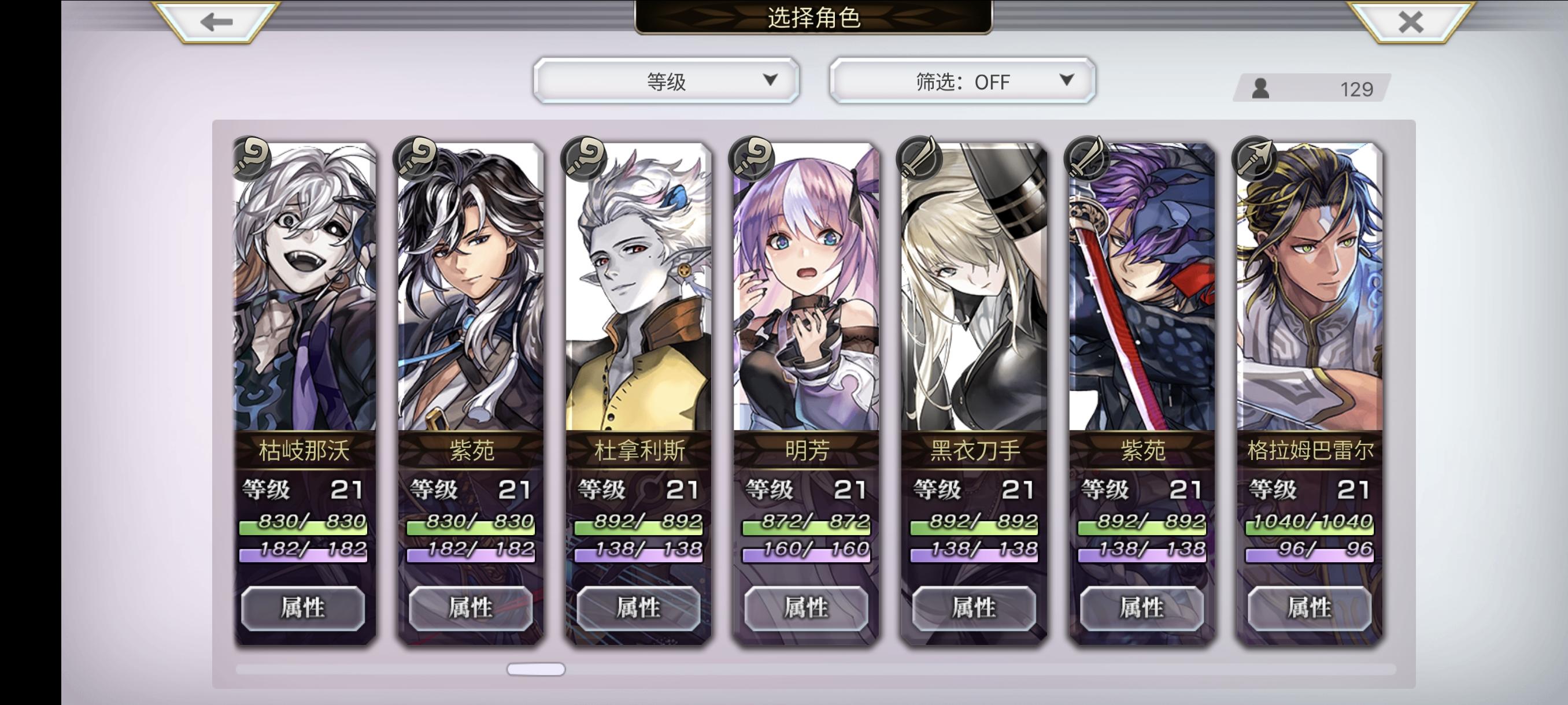Open 属性 details for 杜拿利斯
This screenshot has height=705, width=1568.
(638, 608)
